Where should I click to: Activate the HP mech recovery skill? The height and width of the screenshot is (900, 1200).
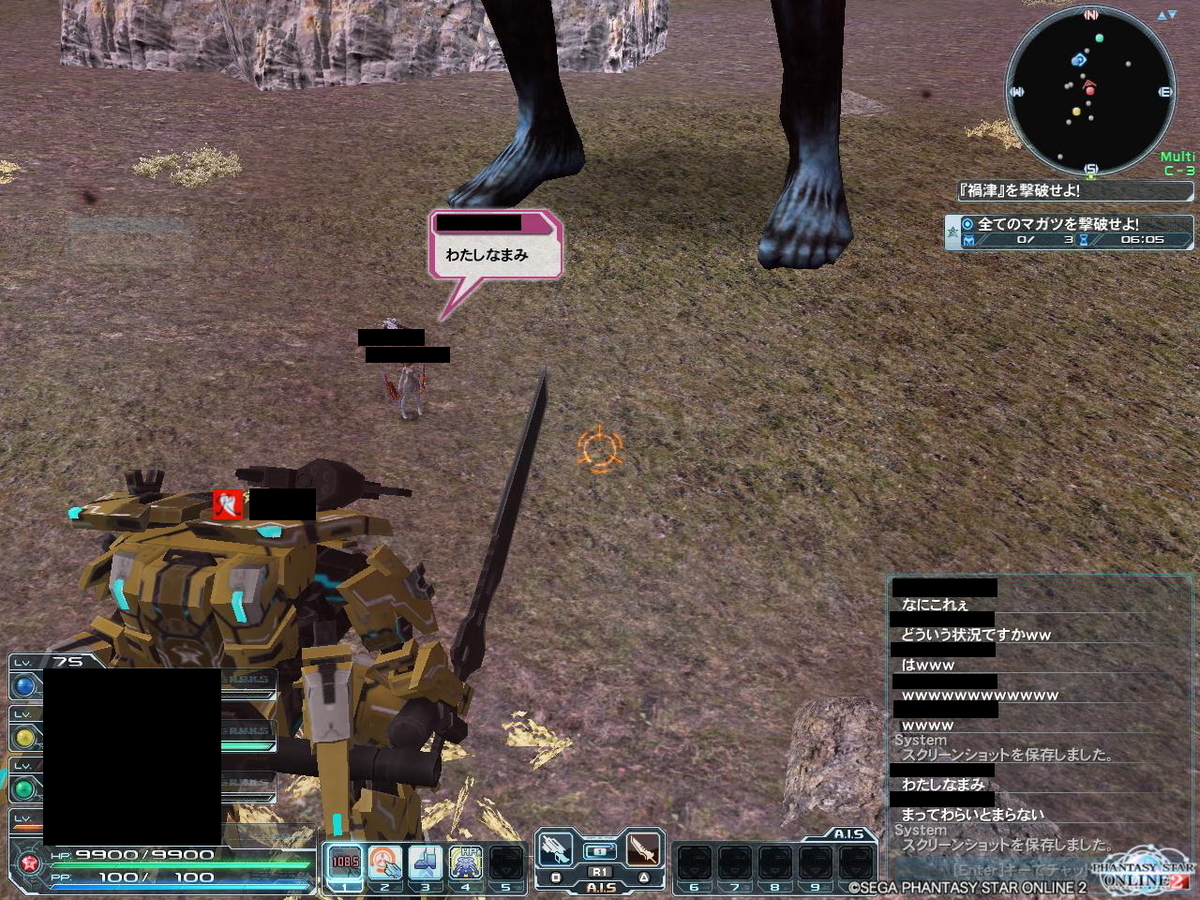pos(466,861)
